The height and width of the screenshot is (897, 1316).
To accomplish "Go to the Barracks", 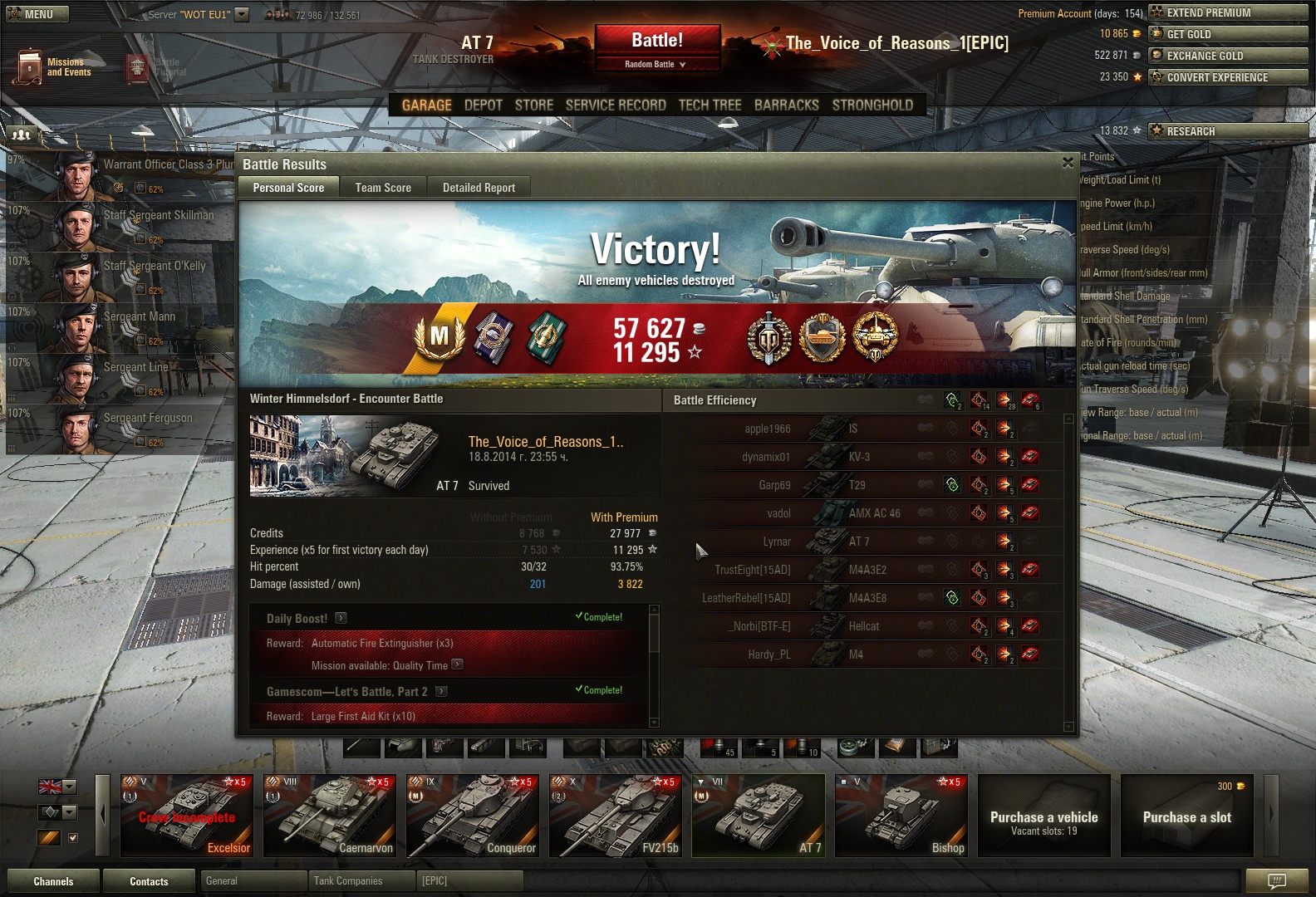I will pos(786,105).
